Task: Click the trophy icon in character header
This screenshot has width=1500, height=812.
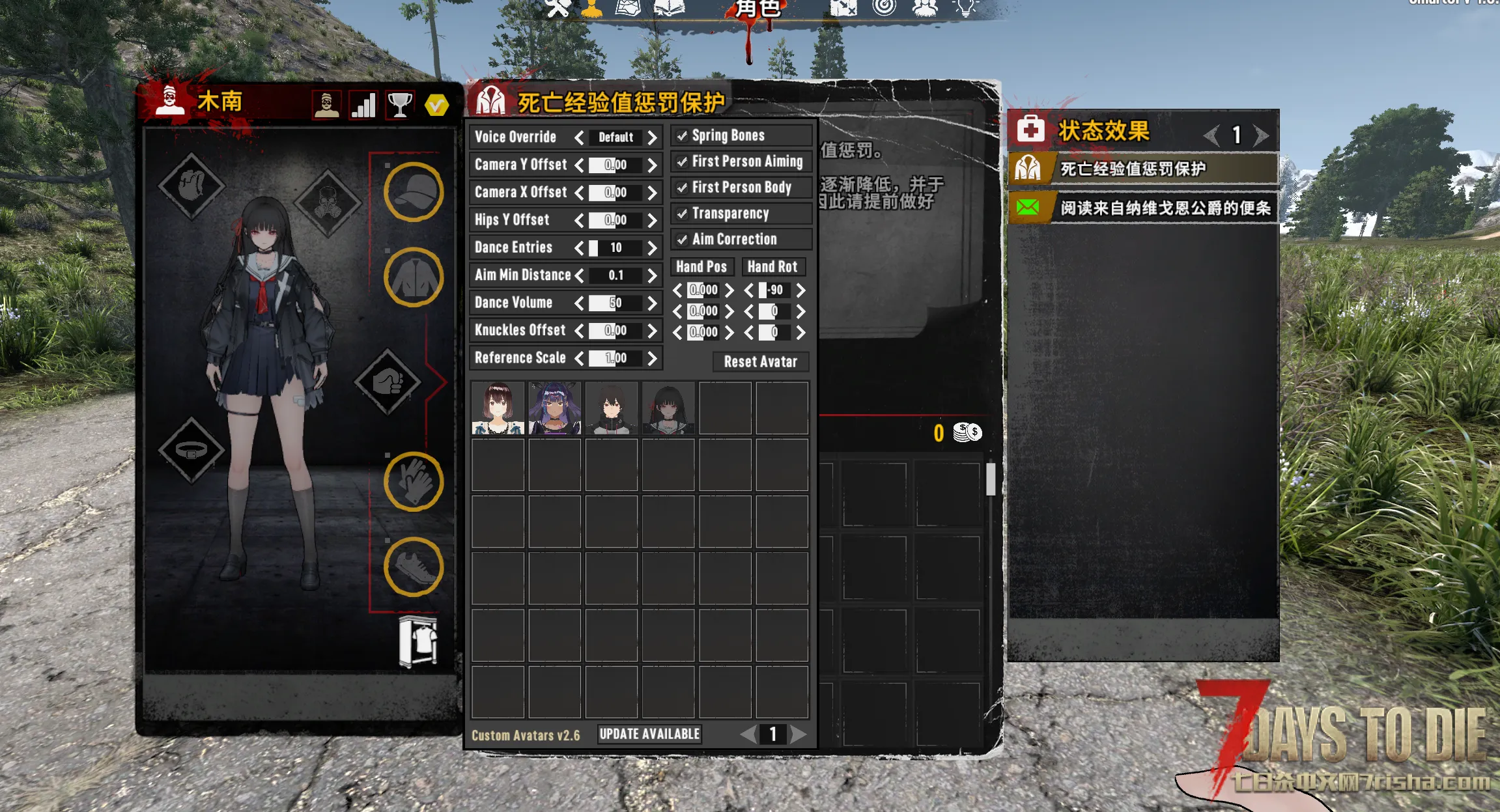Action: (400, 105)
